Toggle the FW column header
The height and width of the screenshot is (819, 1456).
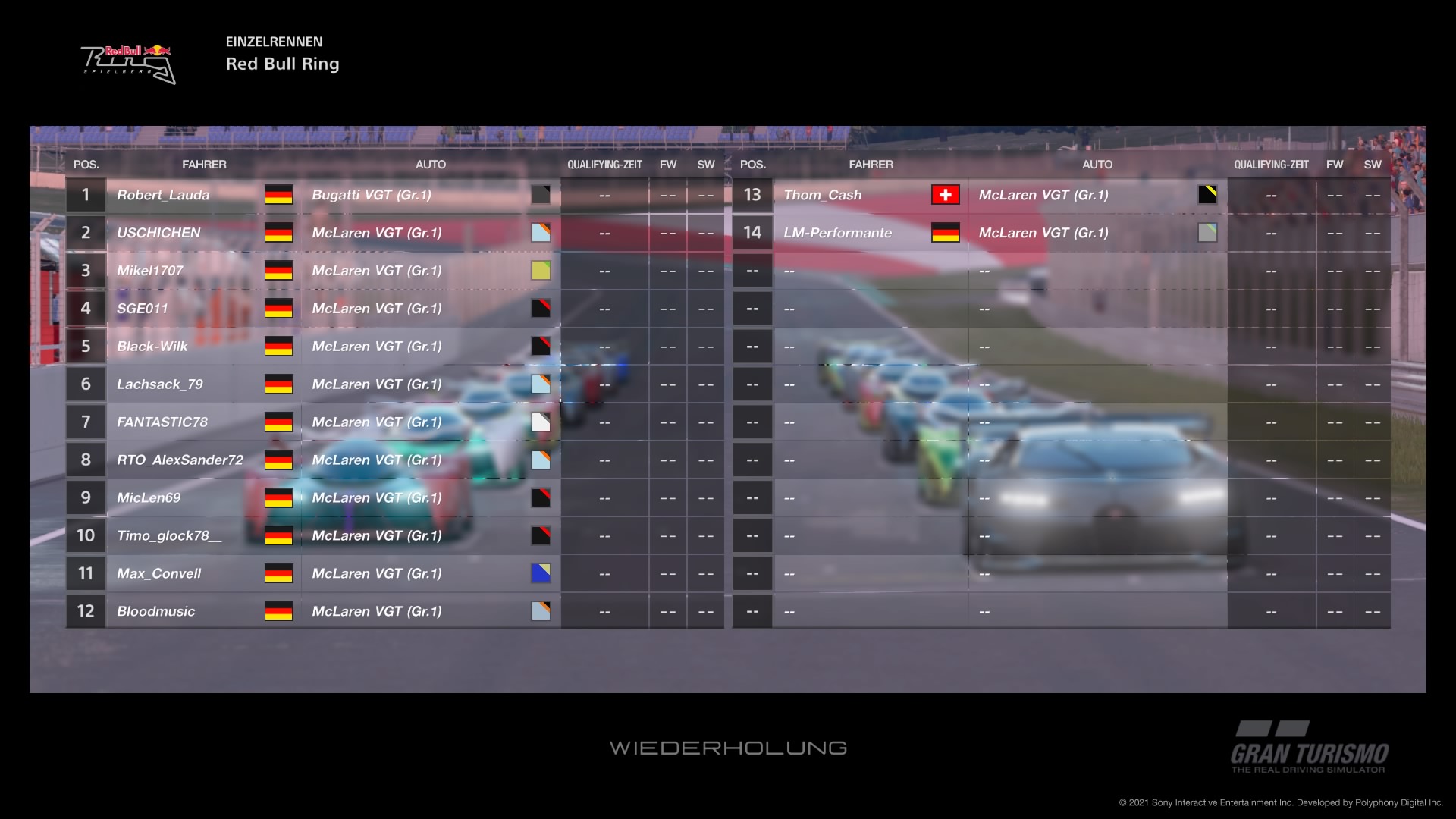click(668, 164)
